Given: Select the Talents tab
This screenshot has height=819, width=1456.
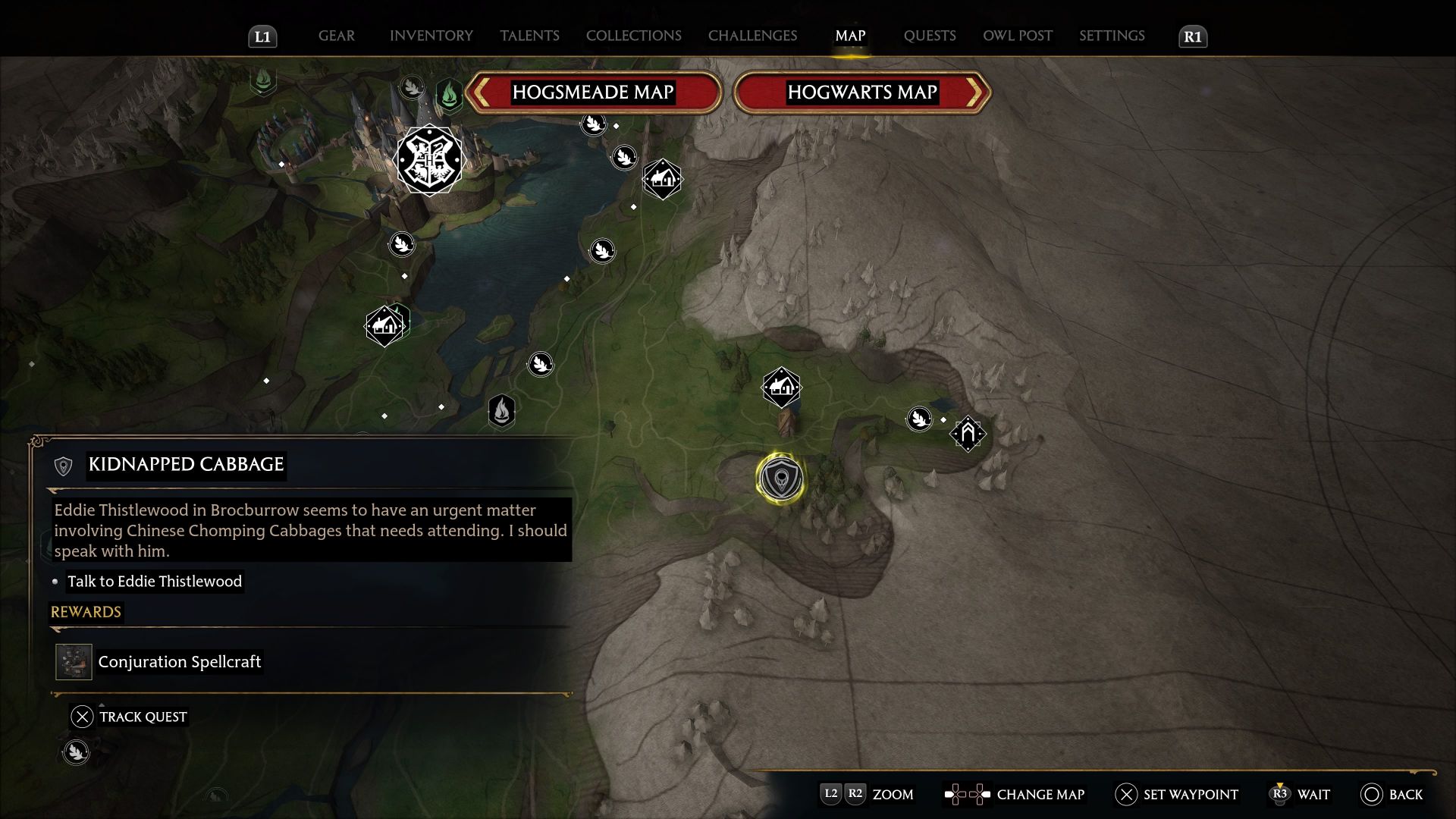Looking at the screenshot, I should point(529,36).
